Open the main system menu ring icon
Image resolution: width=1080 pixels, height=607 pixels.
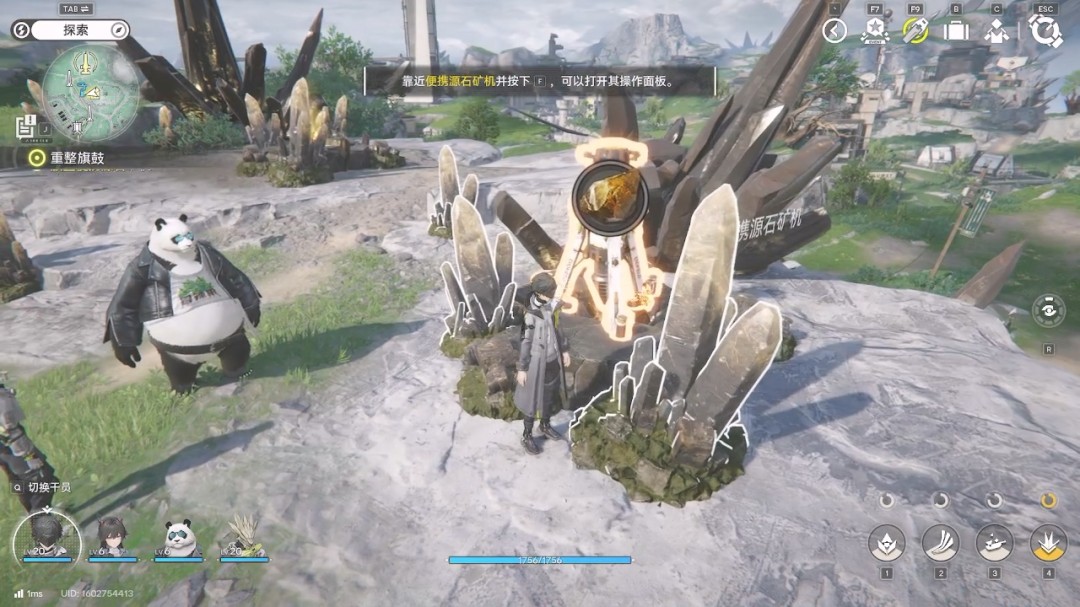pyautogui.click(x=1045, y=31)
